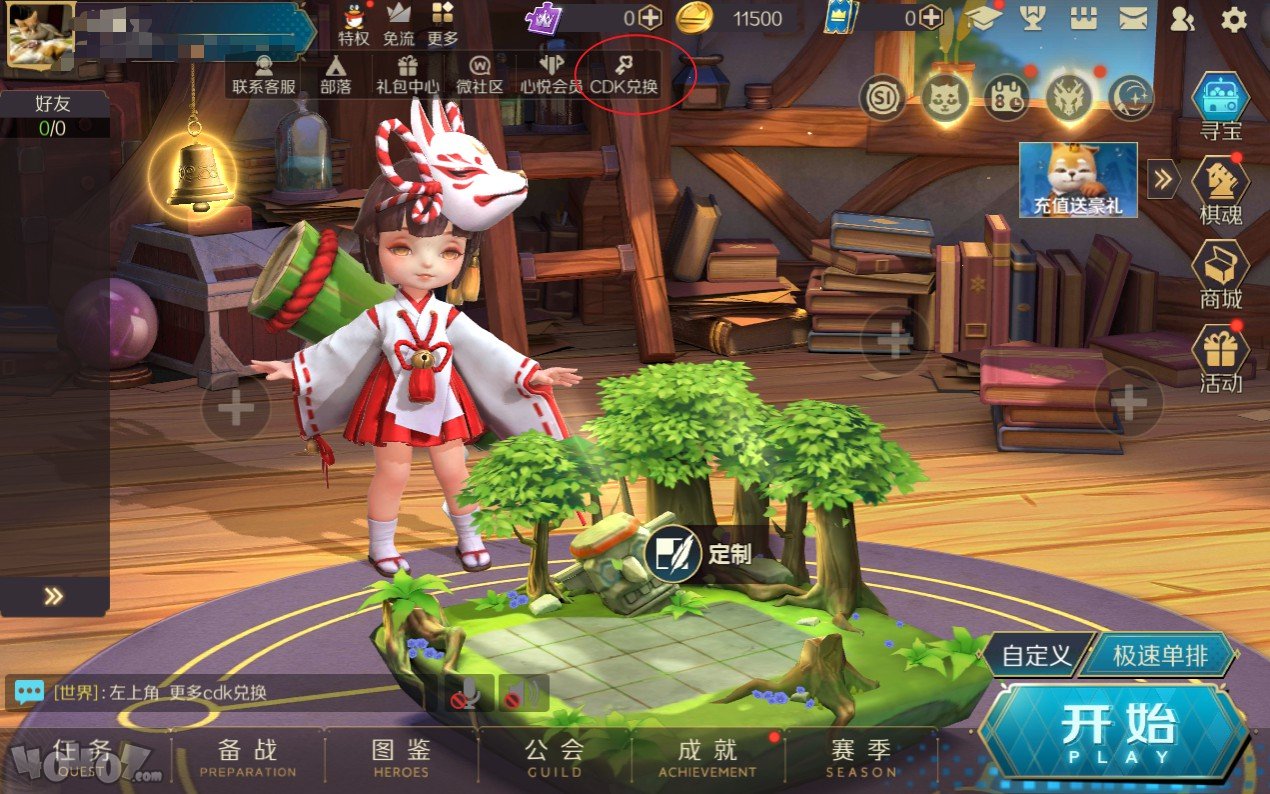Screen dimensions: 1270x794
Task: Open the Settings gear icon
Action: [1235, 19]
